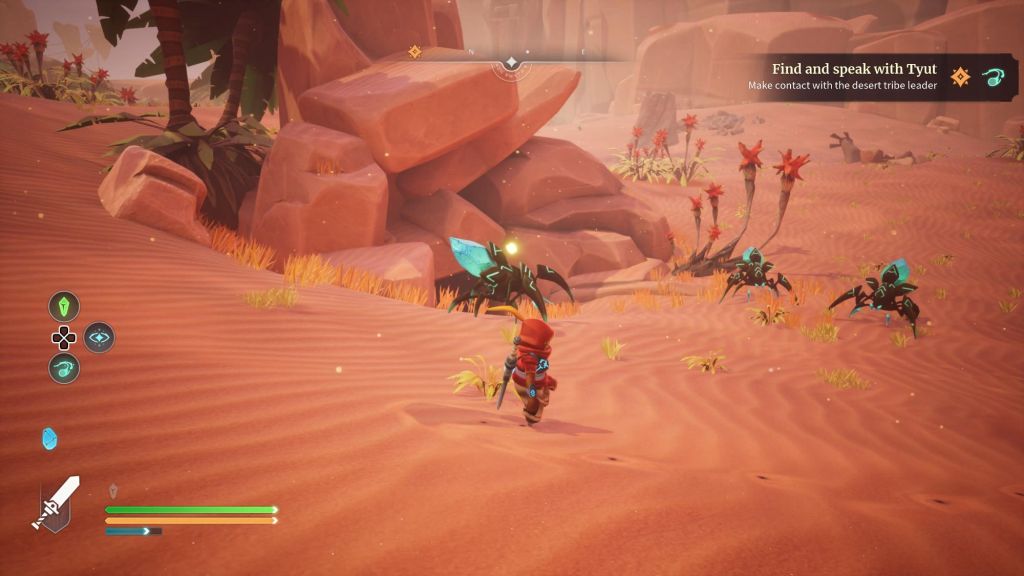Select the green crystal quick slot

(64, 306)
